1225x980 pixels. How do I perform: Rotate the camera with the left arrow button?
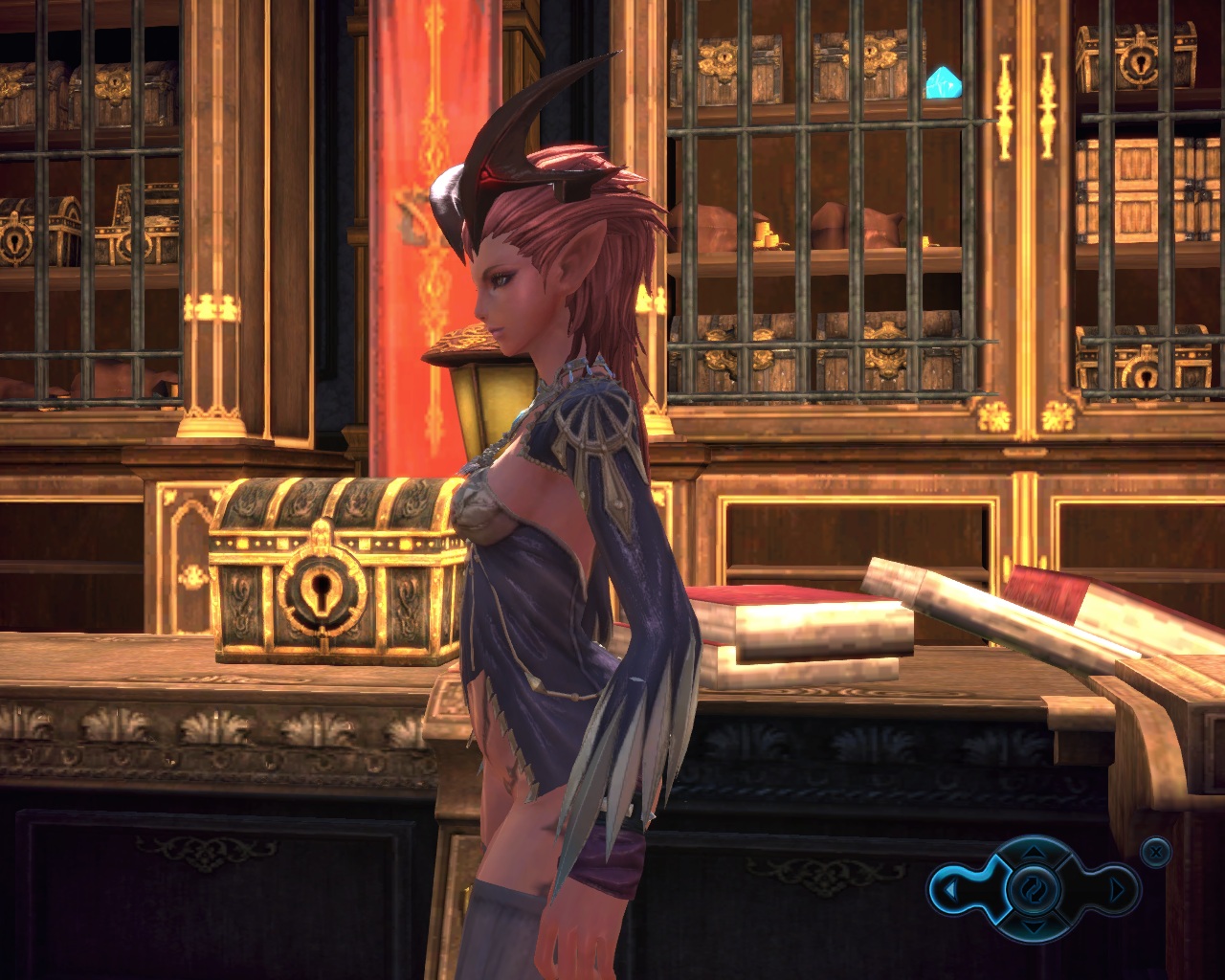[x=950, y=890]
